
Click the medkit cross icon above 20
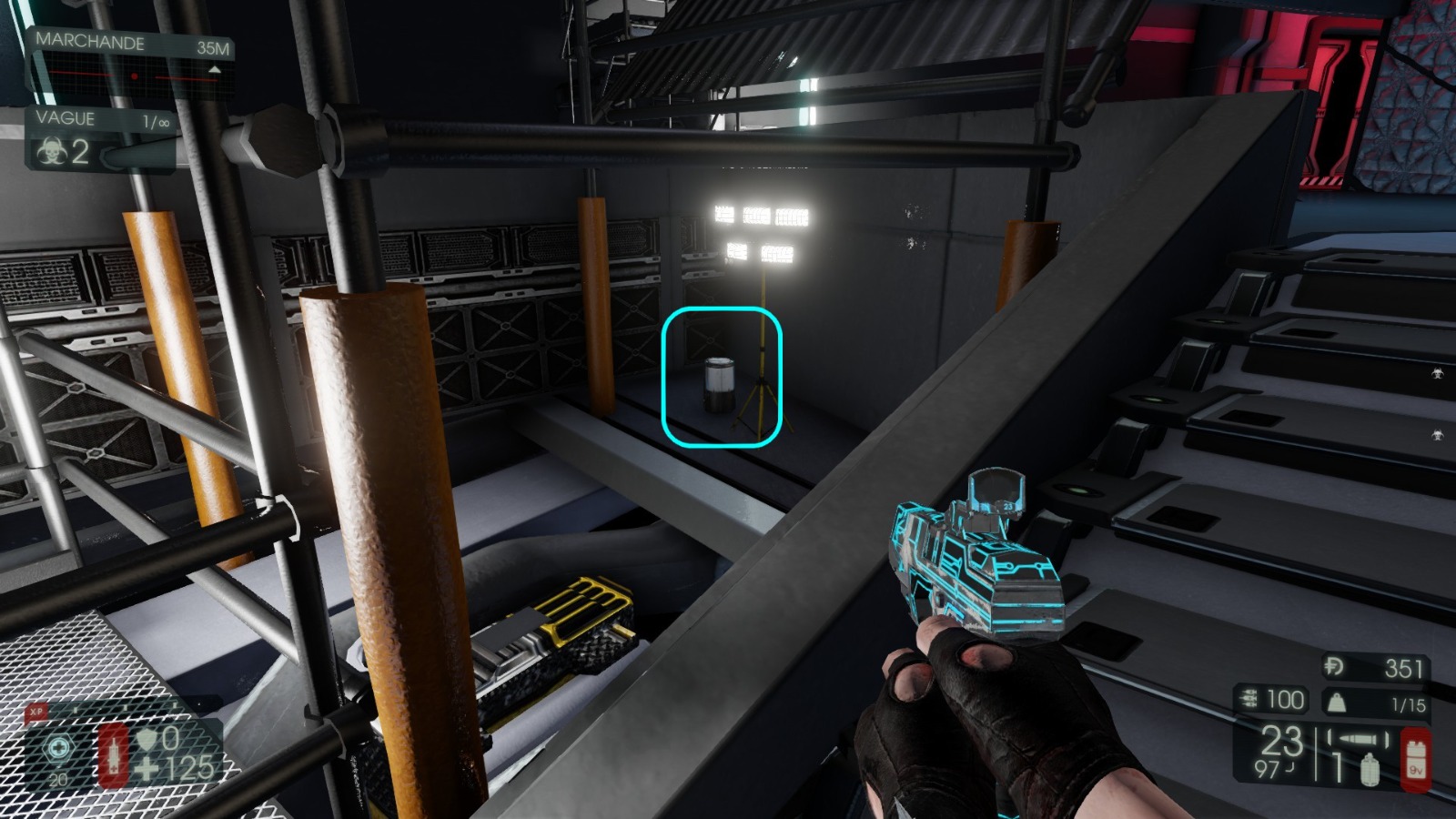coord(59,746)
